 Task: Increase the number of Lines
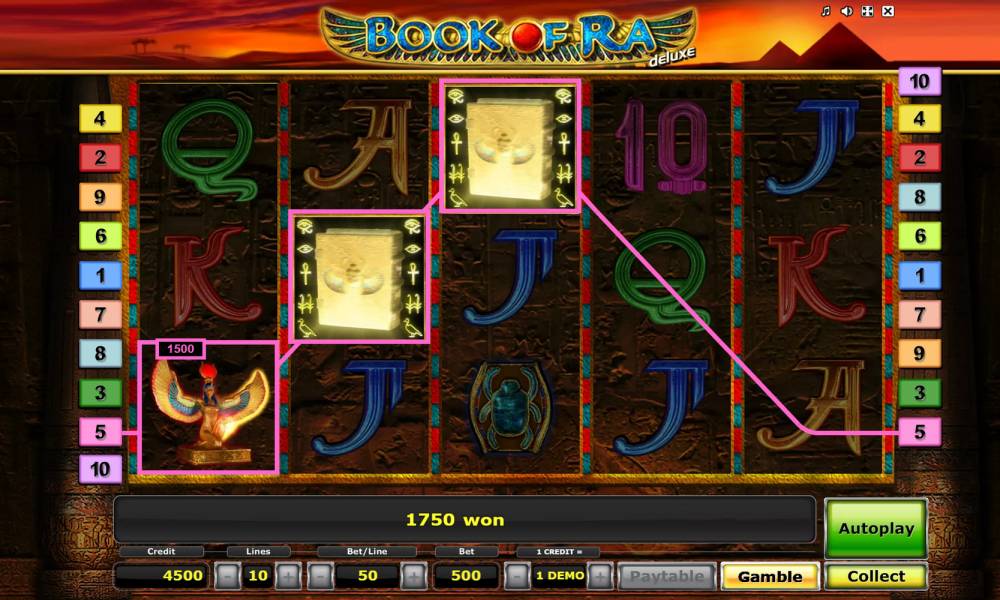tap(287, 576)
